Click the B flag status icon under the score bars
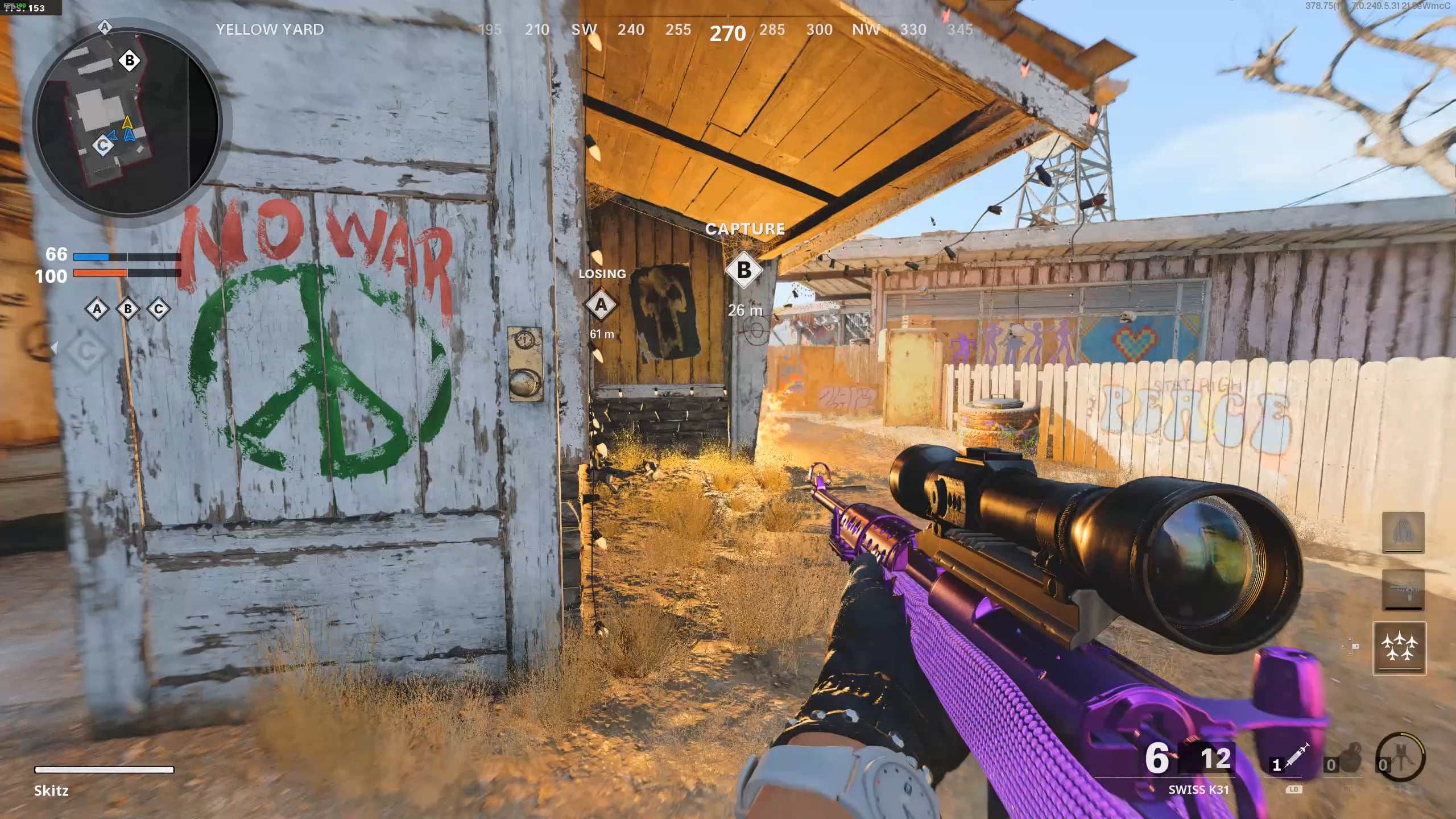Image resolution: width=1456 pixels, height=819 pixels. [x=128, y=309]
